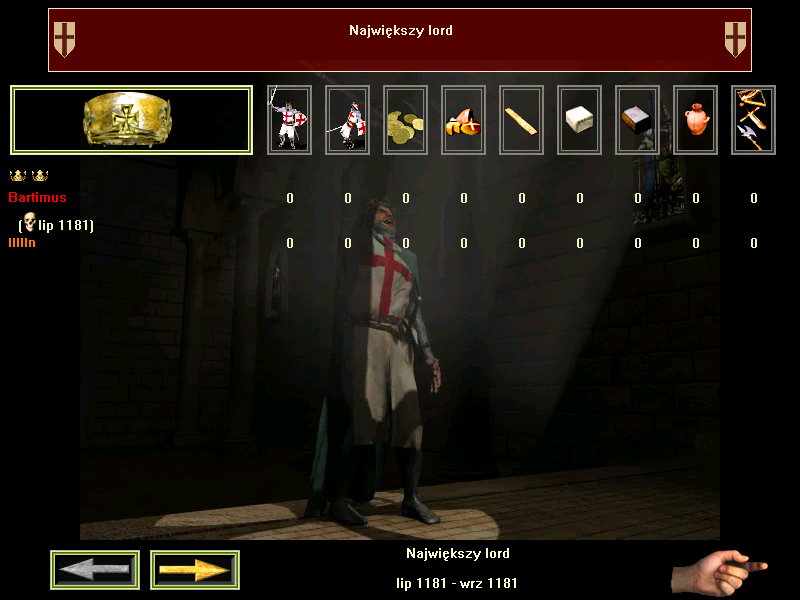Go to the previous statistics page with the grey arrow

[95, 570]
